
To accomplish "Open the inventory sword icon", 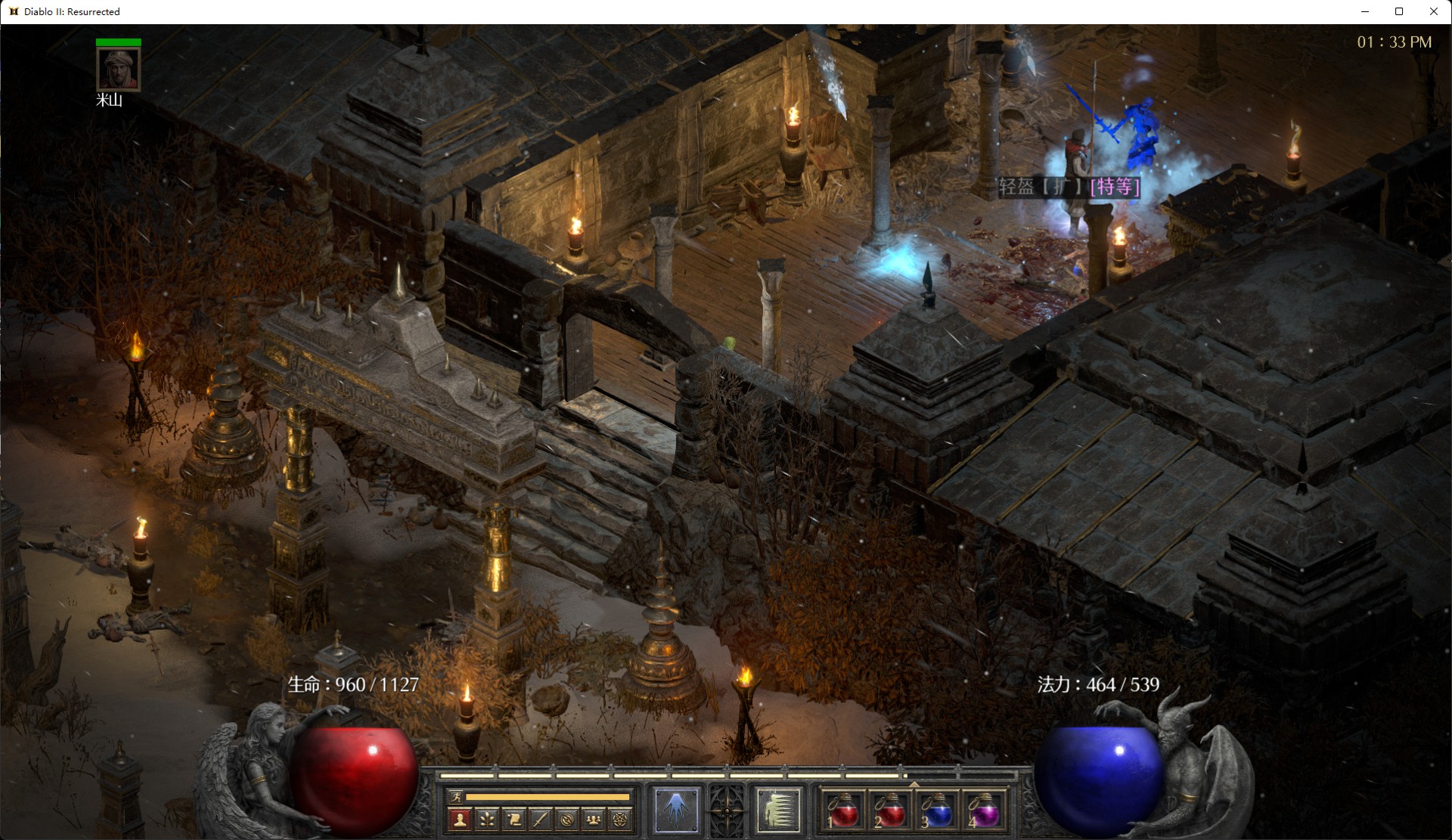I will (x=540, y=819).
